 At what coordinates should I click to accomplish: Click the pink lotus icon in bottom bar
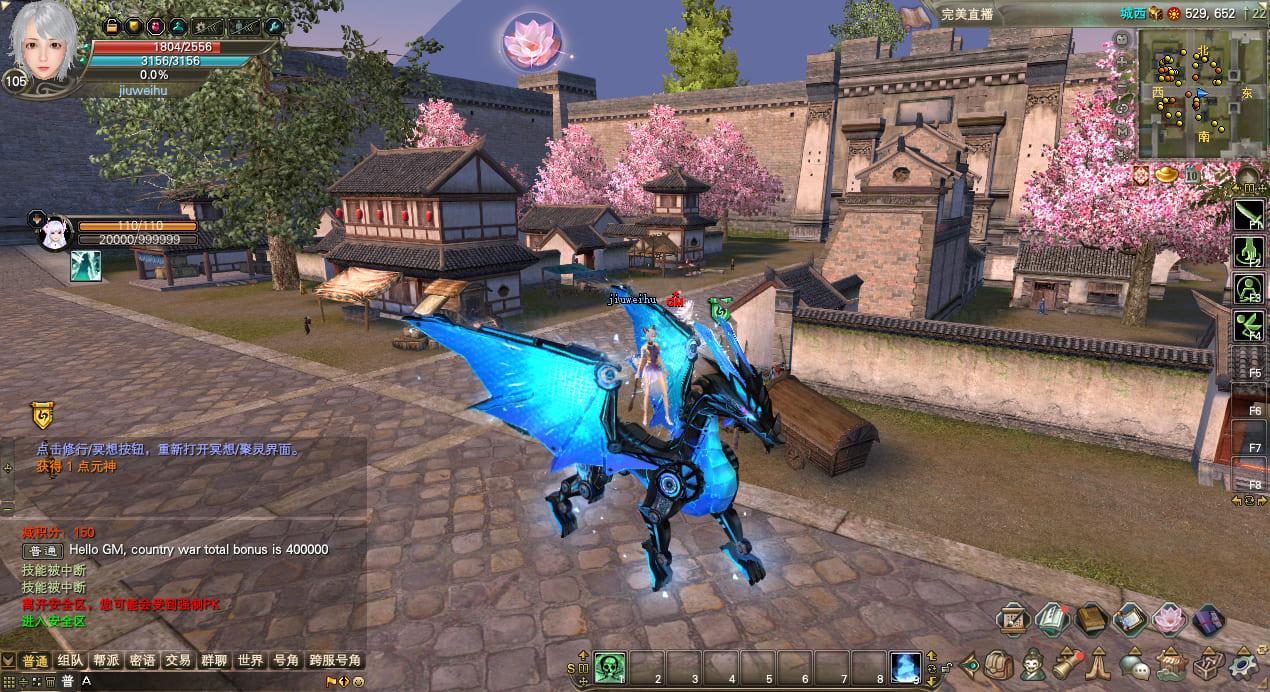[x=1168, y=619]
